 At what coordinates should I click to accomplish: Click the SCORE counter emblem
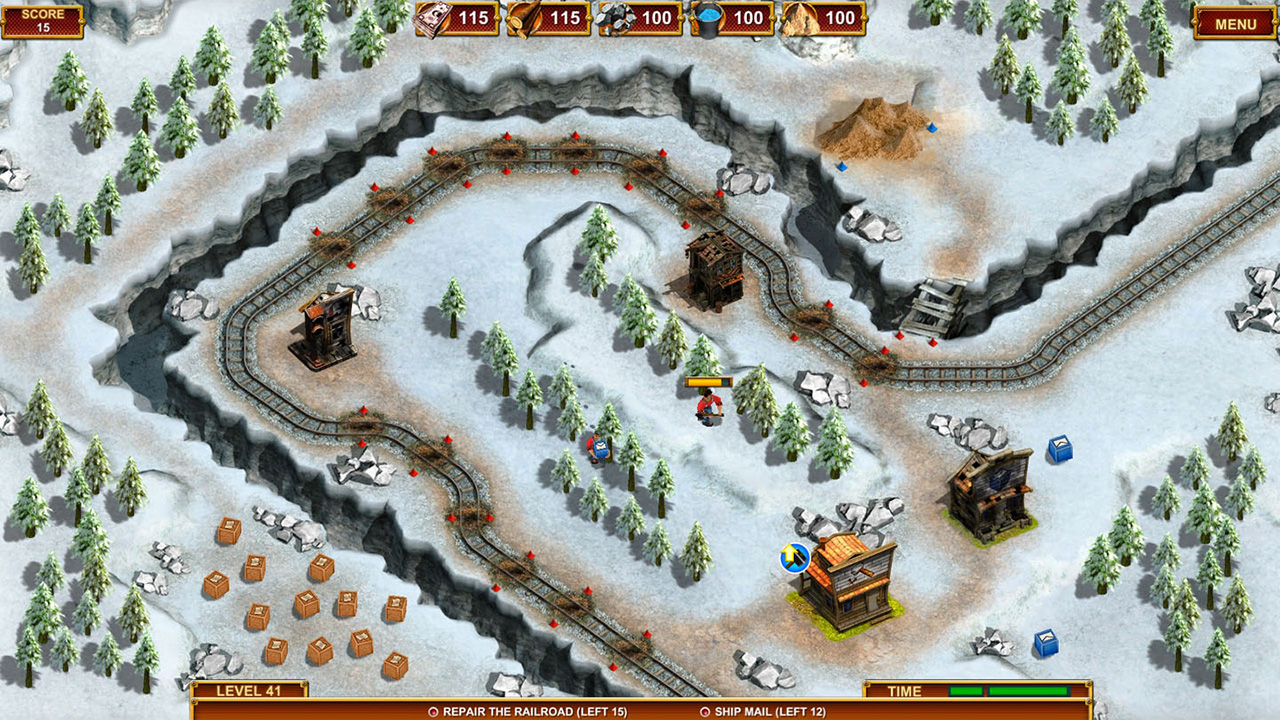tap(44, 20)
